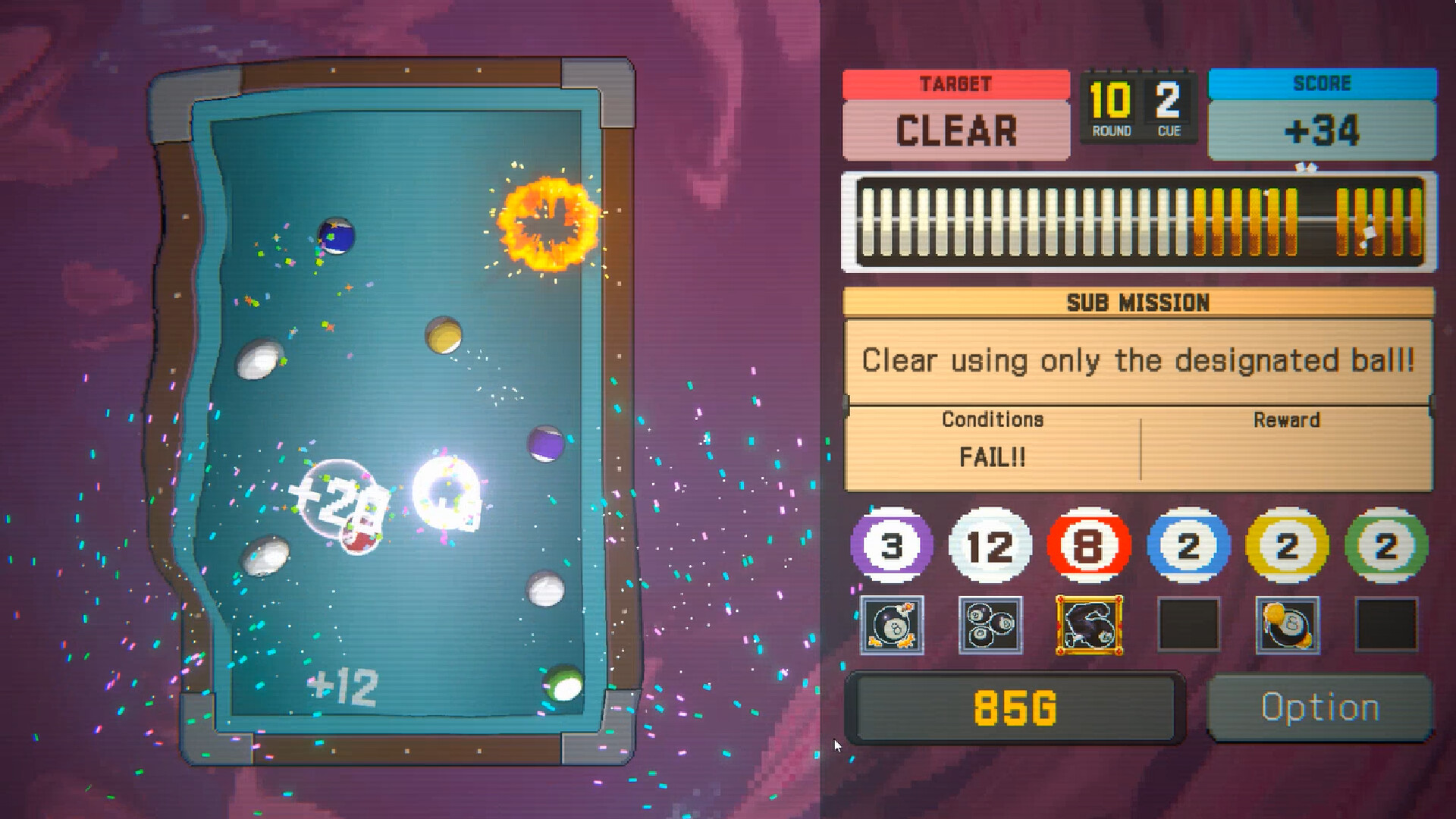The height and width of the screenshot is (819, 1456).
Task: Select the TARGET: CLEAR banner
Action: pyautogui.click(x=955, y=114)
